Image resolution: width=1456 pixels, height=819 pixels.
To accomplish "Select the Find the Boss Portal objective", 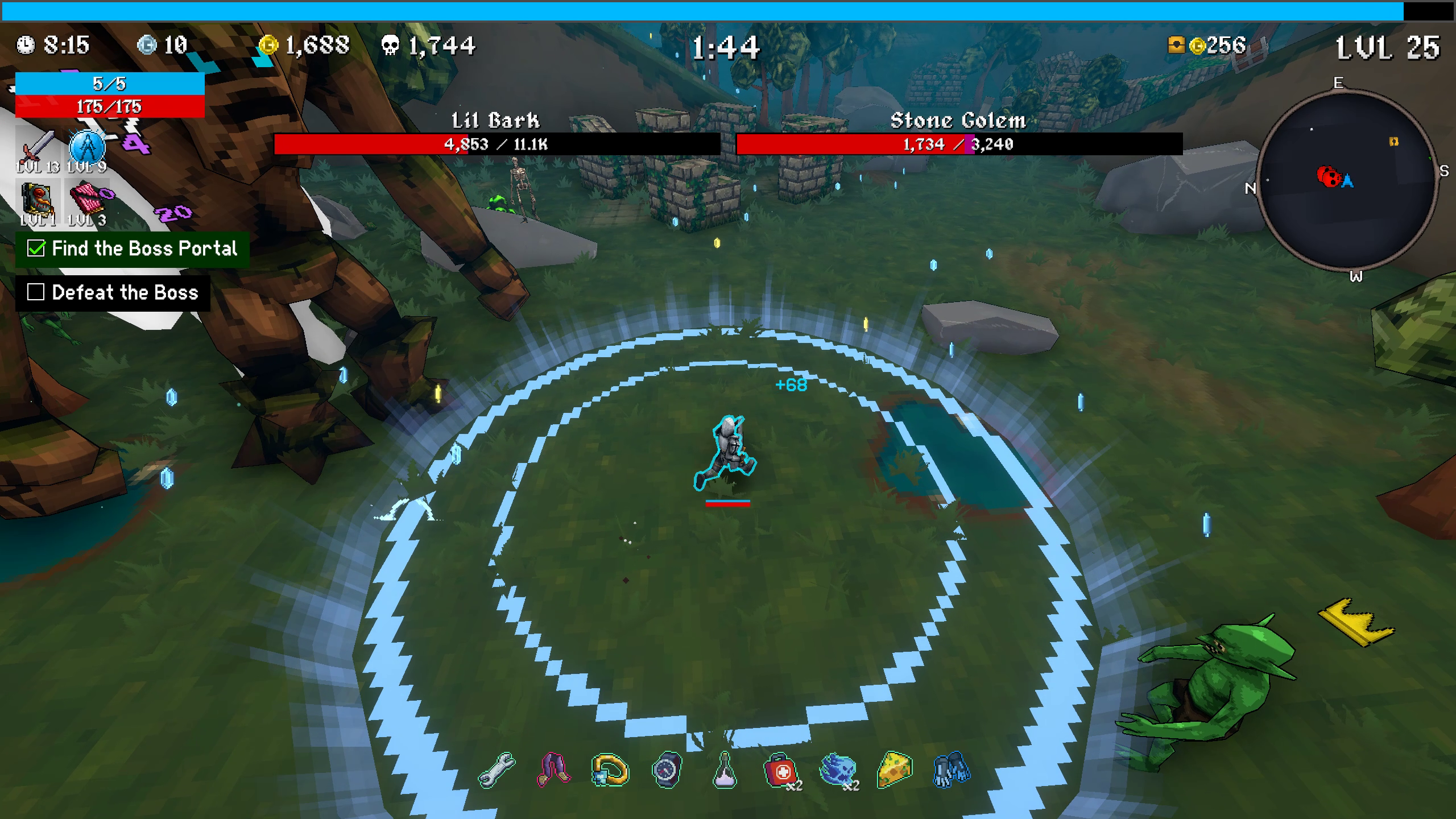I will tap(133, 249).
